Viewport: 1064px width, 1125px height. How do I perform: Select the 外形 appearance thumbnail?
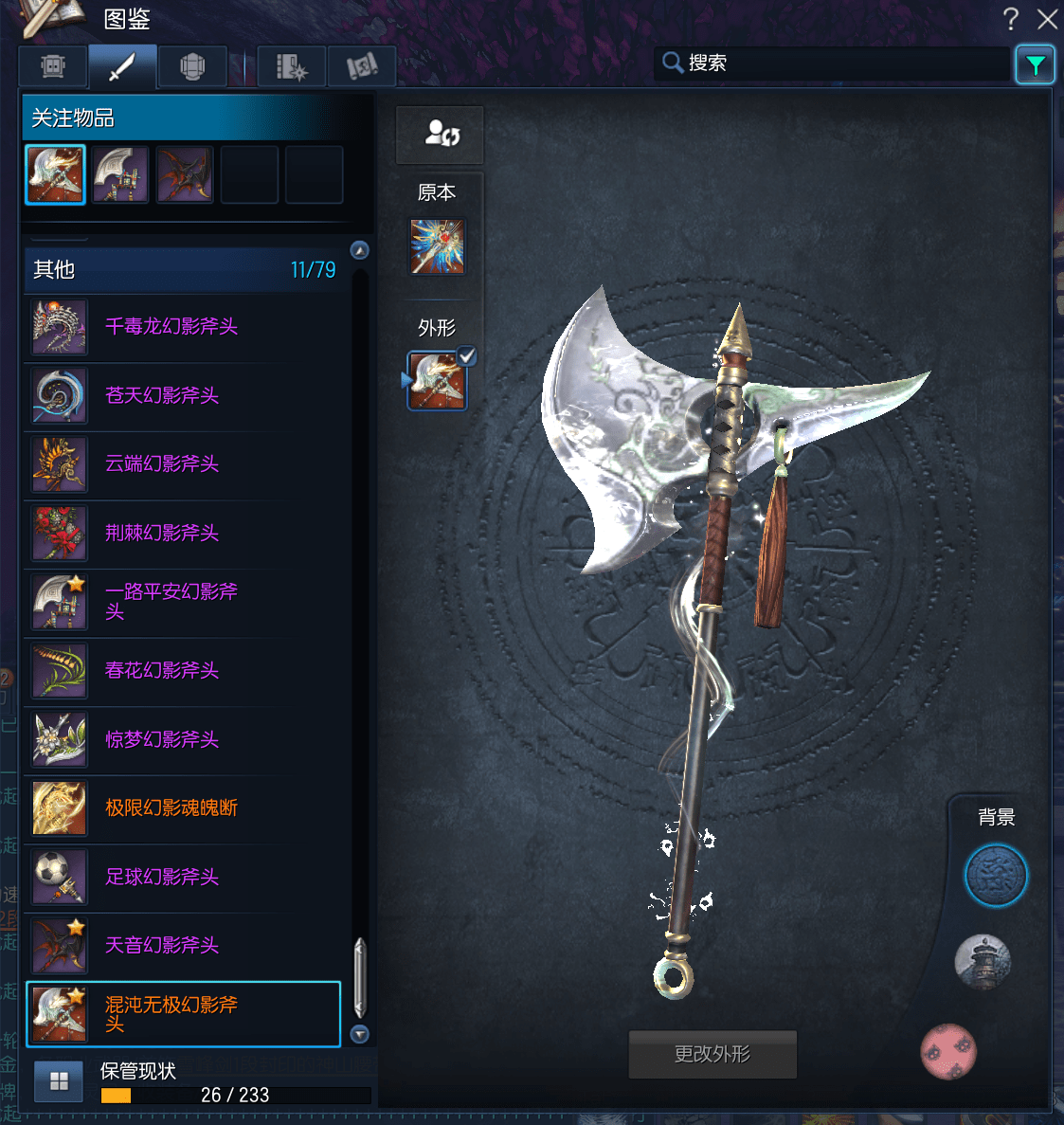437,381
